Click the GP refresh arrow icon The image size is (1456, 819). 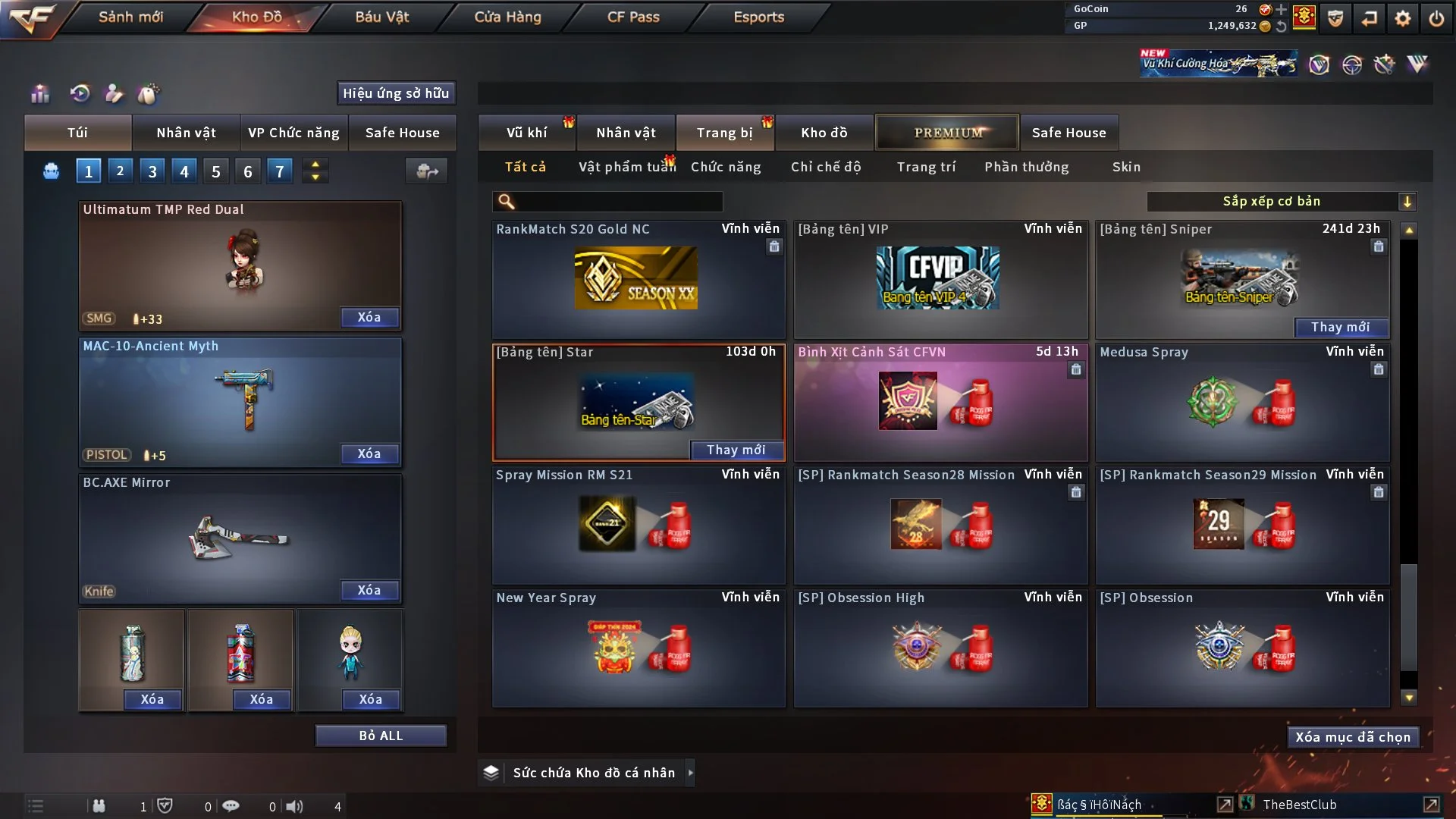pos(1281,26)
